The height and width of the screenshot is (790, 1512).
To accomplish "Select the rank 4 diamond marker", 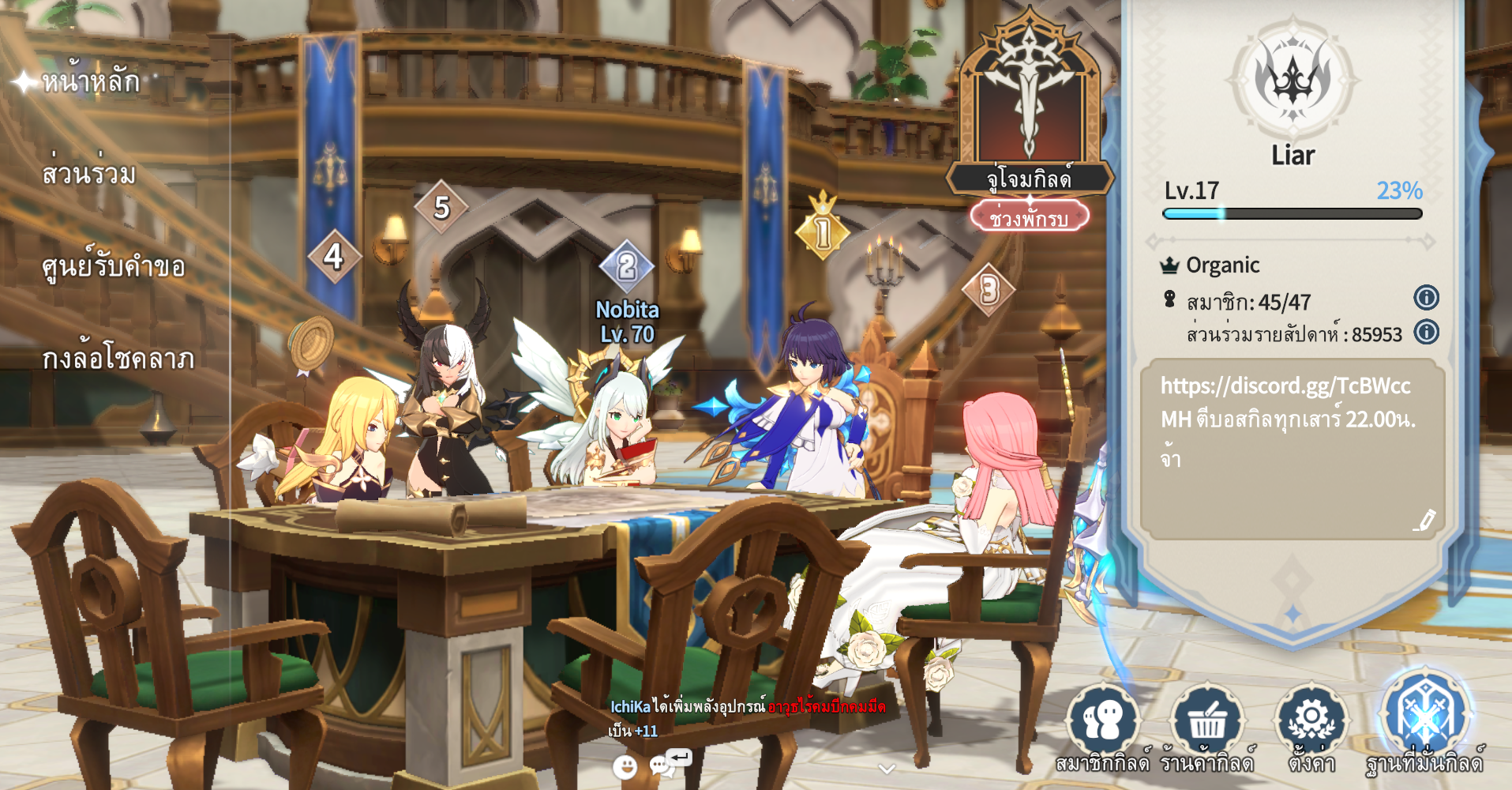I will pos(333,257).
